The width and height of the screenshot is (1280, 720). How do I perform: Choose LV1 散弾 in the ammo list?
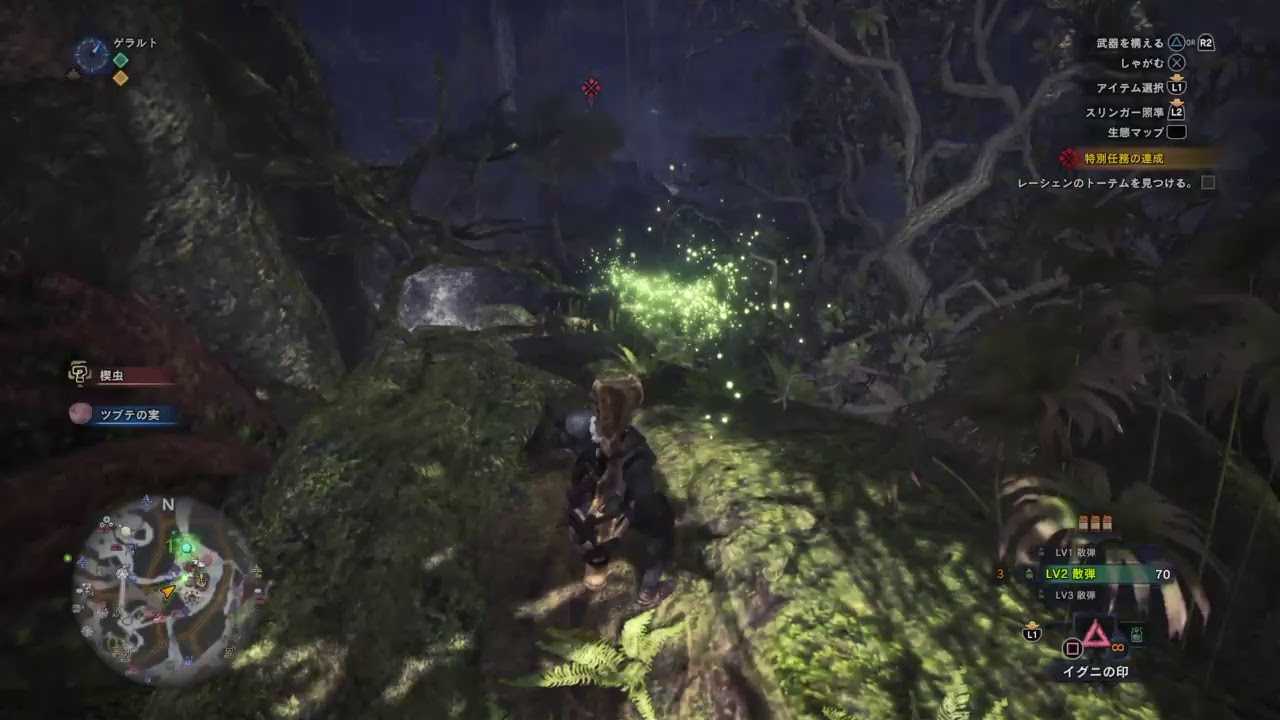(x=1075, y=553)
